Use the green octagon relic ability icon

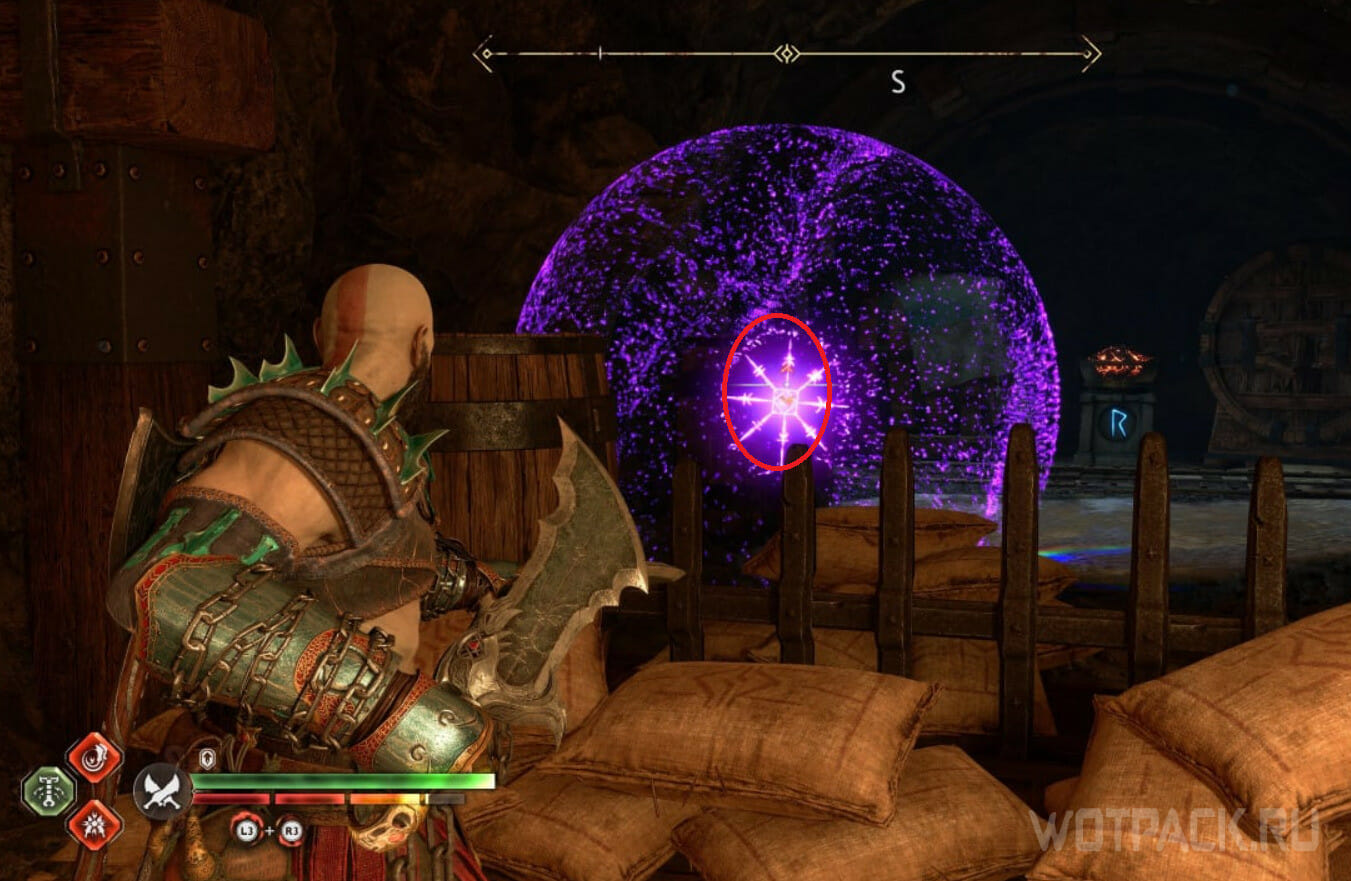pos(48,791)
